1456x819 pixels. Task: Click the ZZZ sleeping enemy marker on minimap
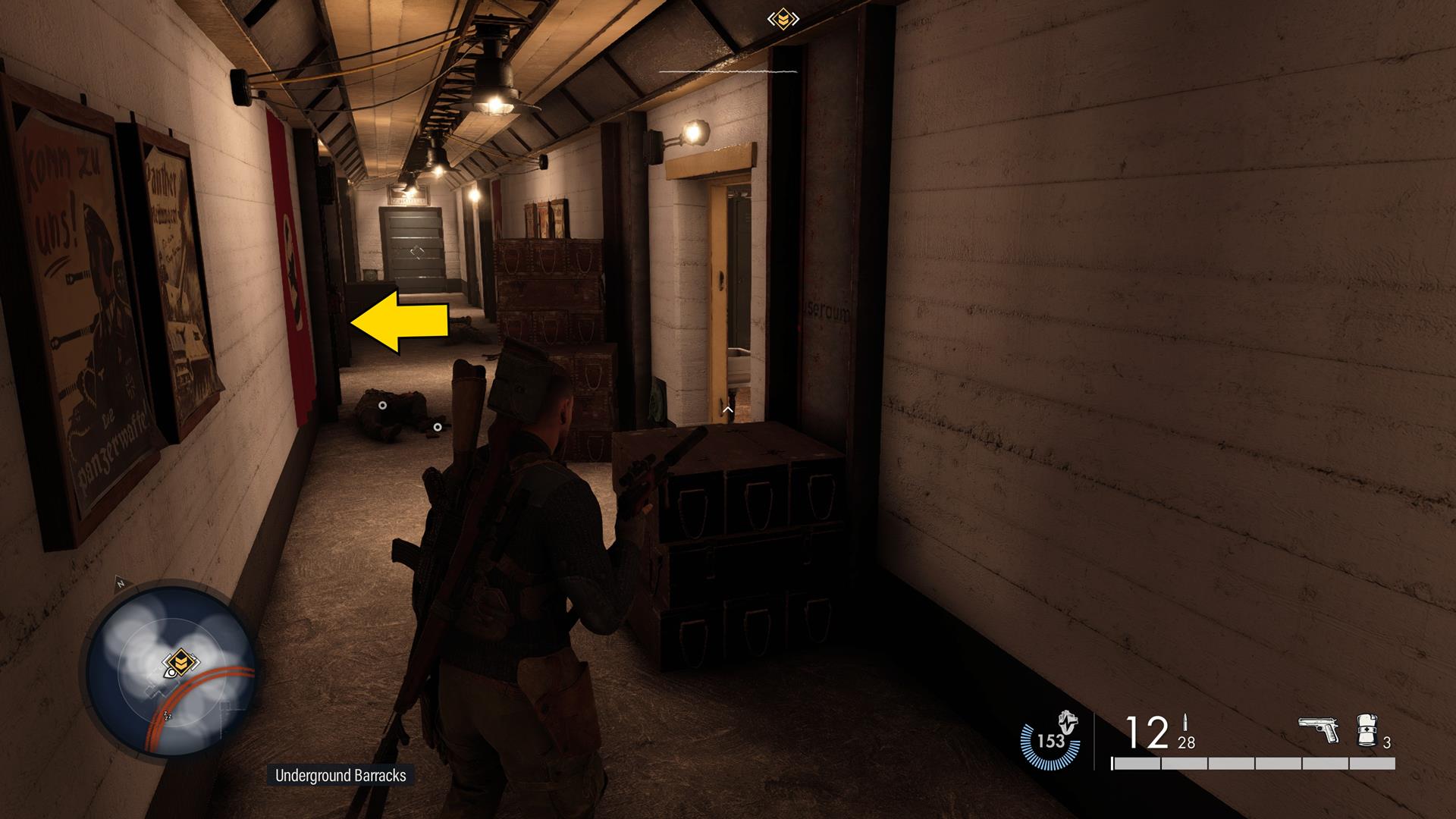pyautogui.click(x=168, y=716)
